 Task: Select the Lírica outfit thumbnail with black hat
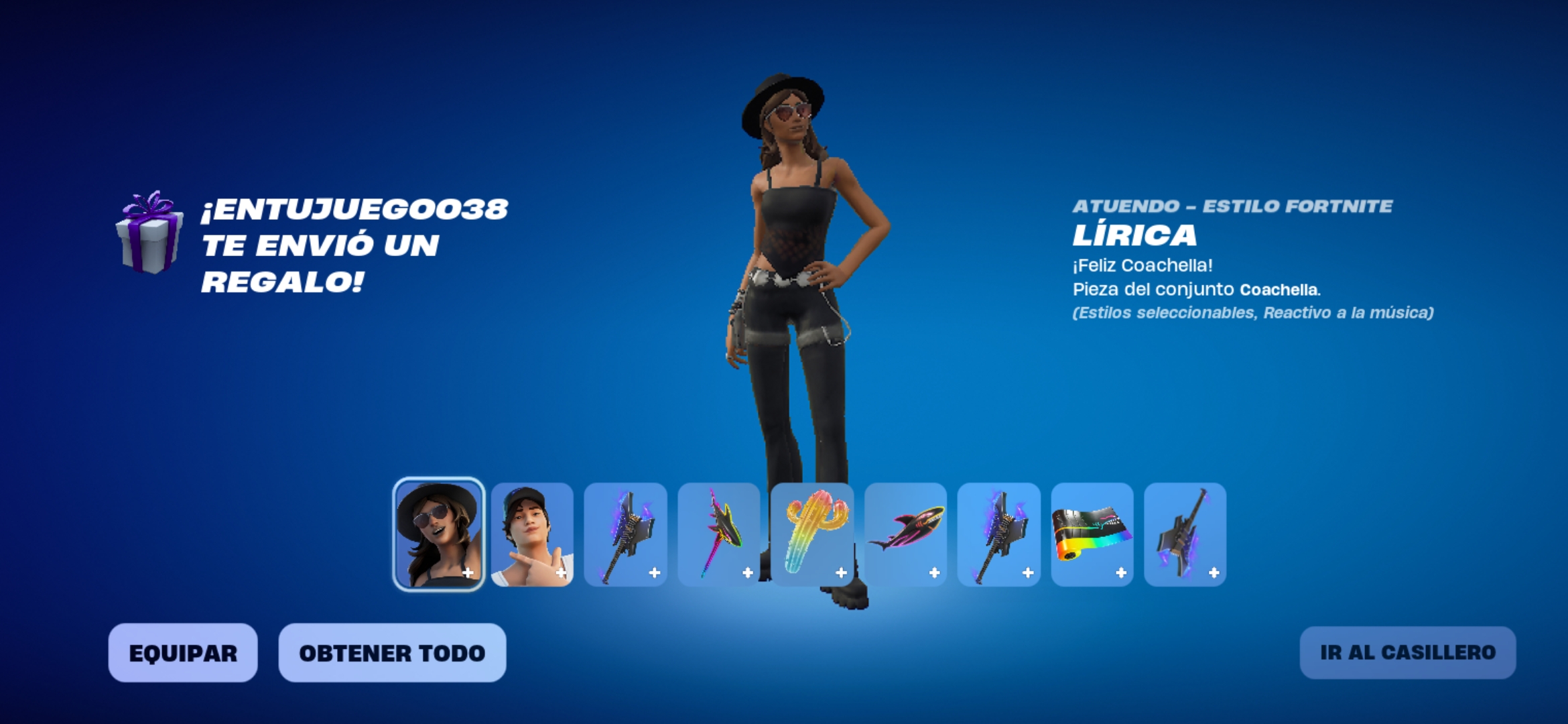(438, 534)
